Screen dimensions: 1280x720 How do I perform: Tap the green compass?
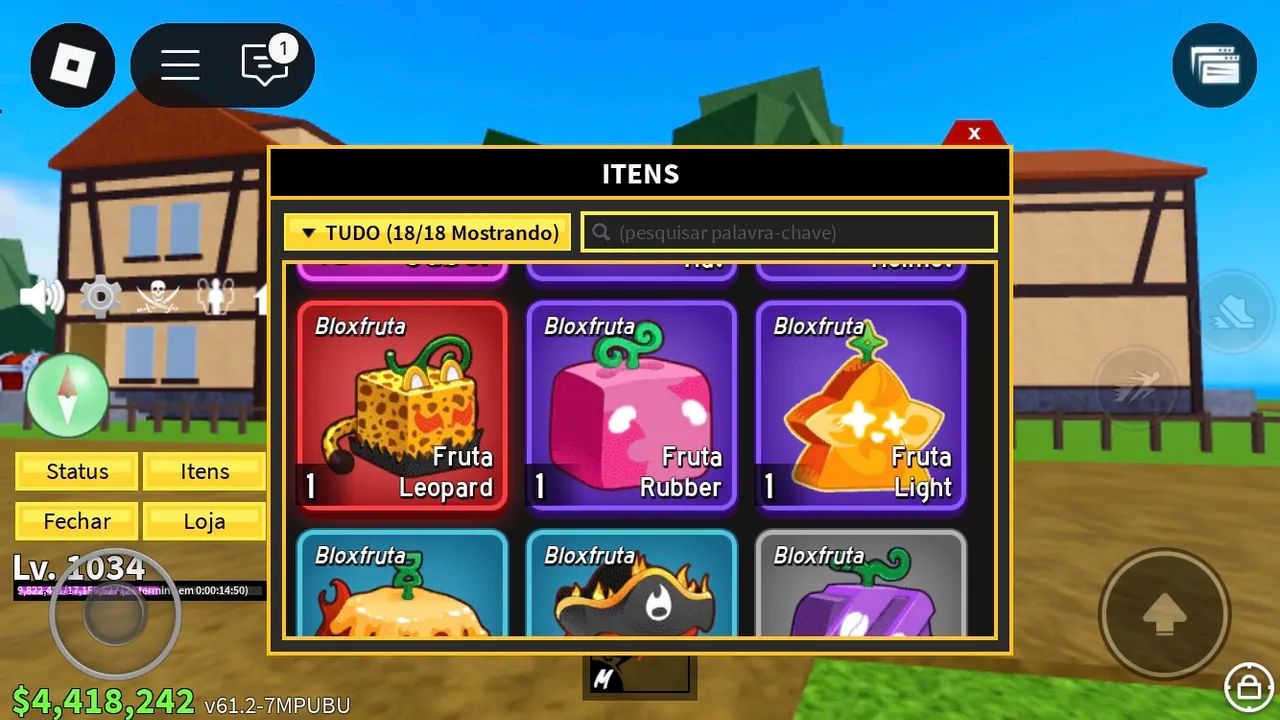[67, 395]
